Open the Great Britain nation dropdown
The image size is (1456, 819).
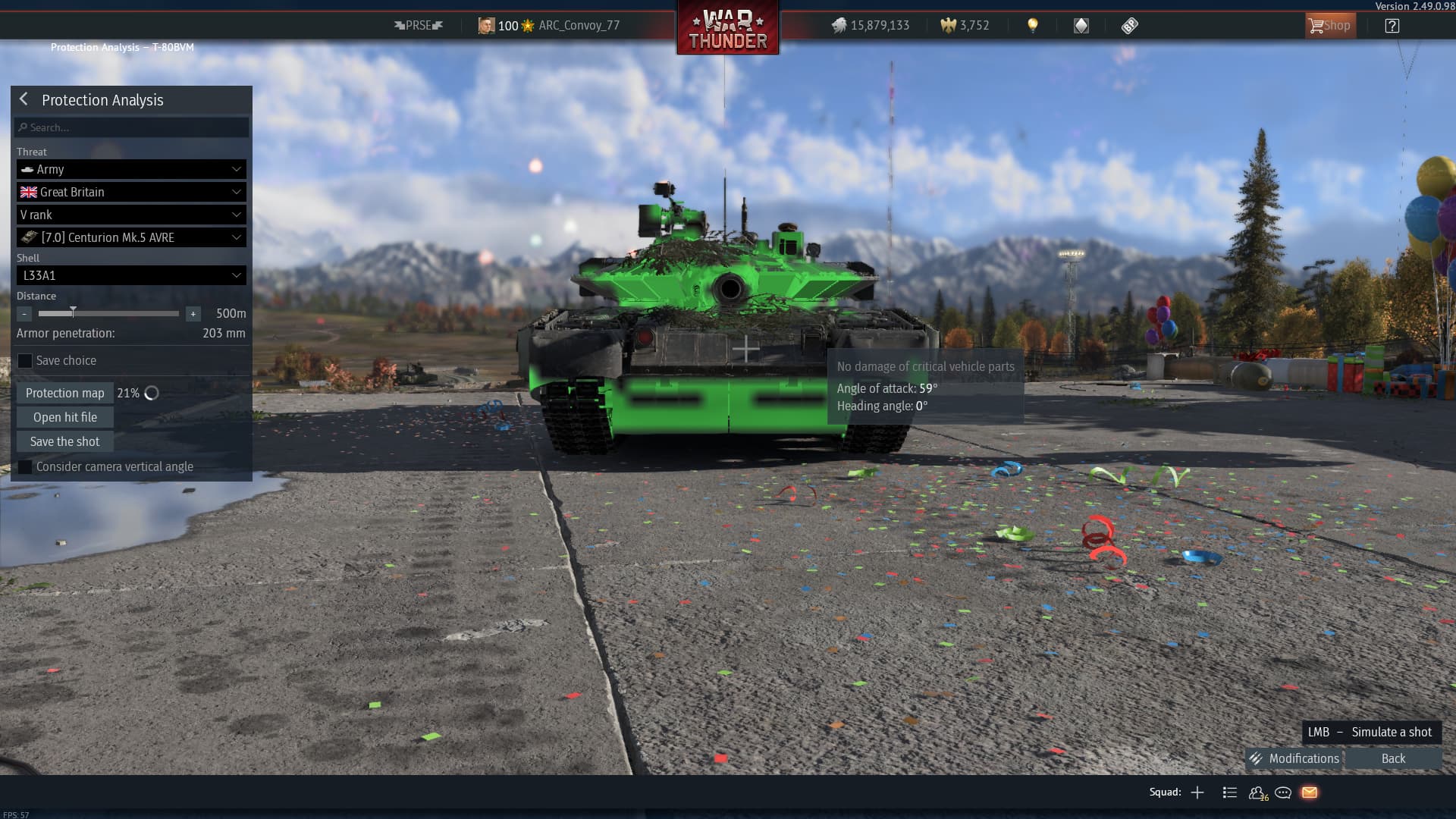pyautogui.click(x=131, y=192)
